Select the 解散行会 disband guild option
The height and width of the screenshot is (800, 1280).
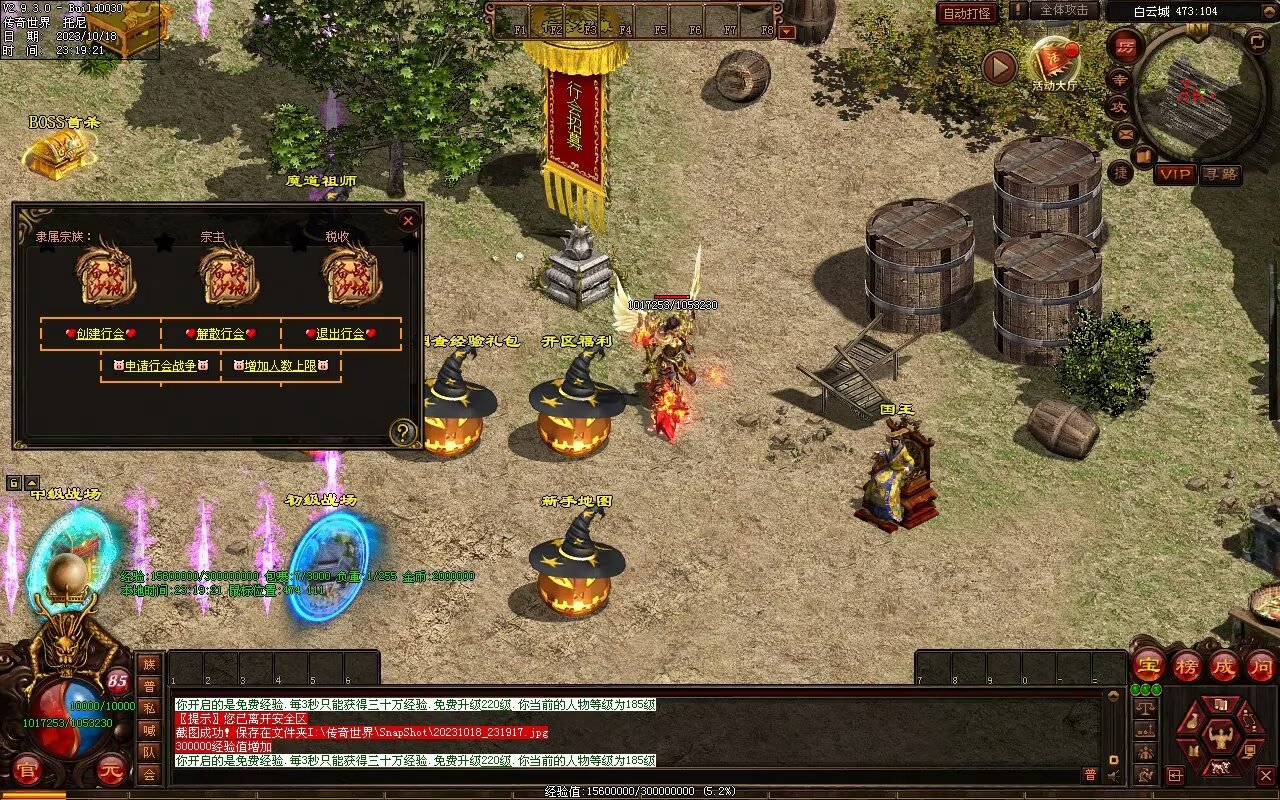point(222,334)
